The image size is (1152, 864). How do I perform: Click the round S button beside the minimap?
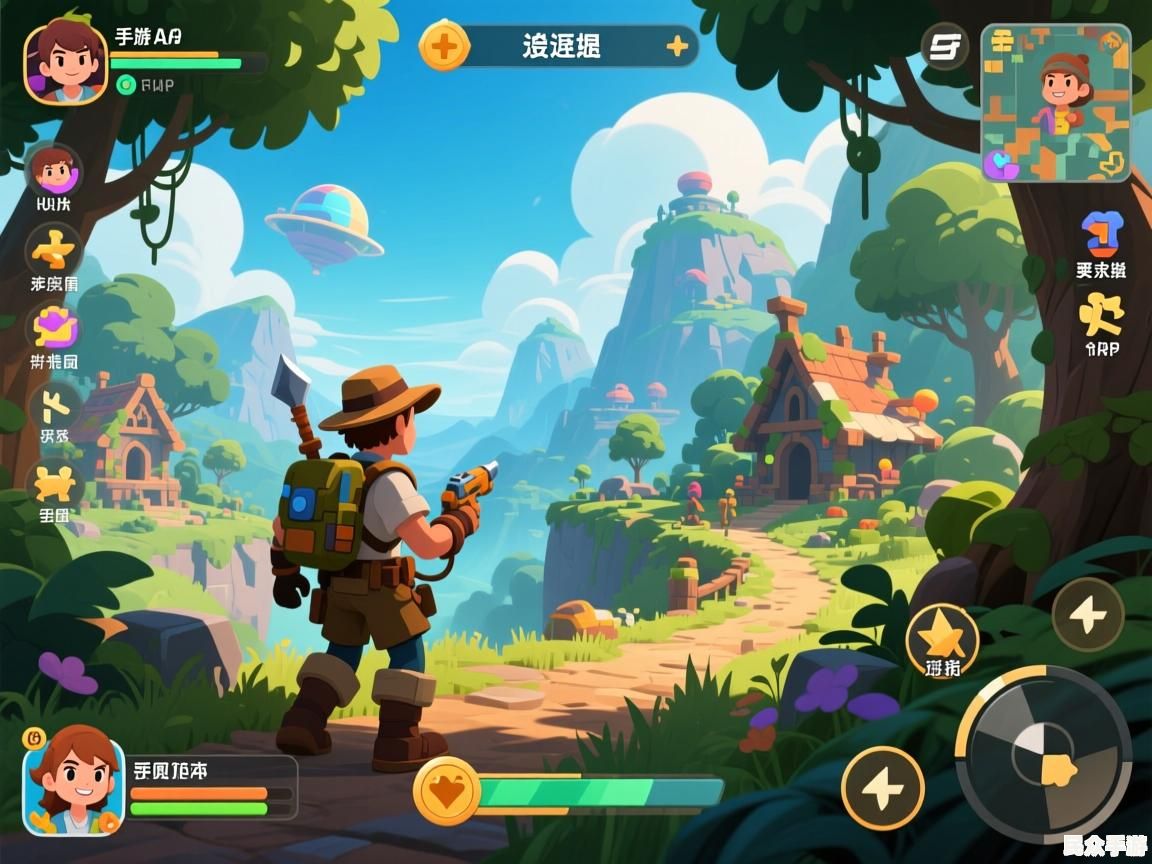pos(945,47)
